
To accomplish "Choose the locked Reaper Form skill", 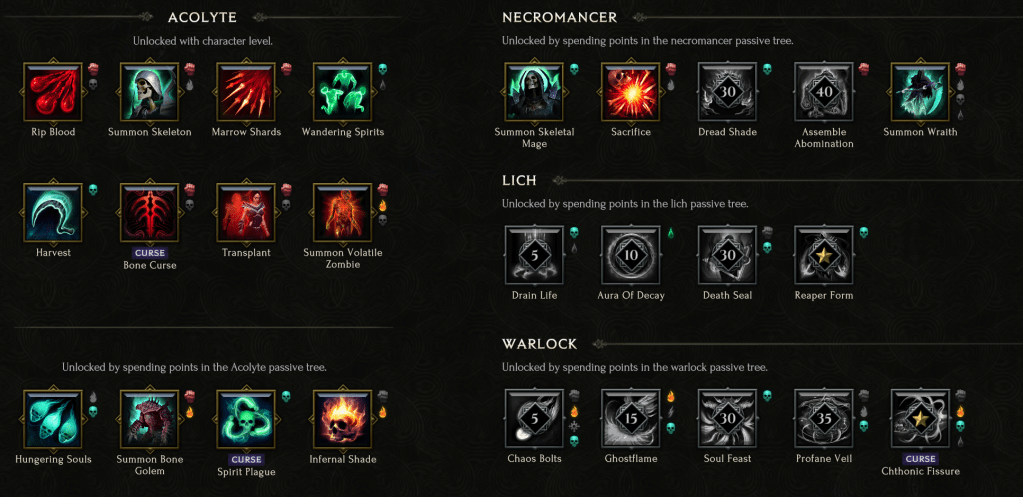I will coord(824,256).
